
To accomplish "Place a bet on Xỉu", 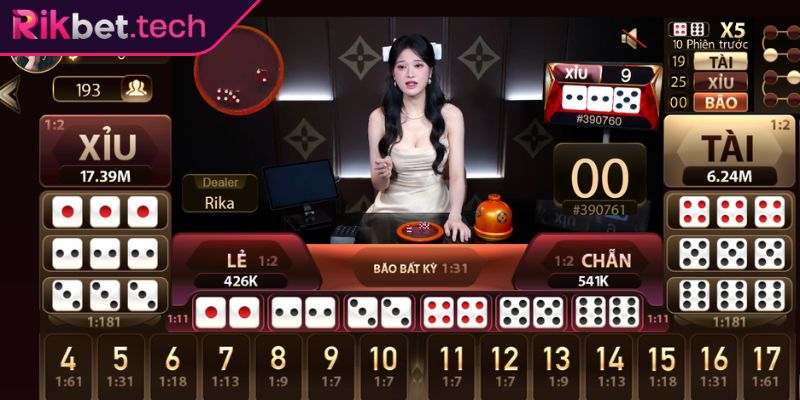I will (104, 152).
